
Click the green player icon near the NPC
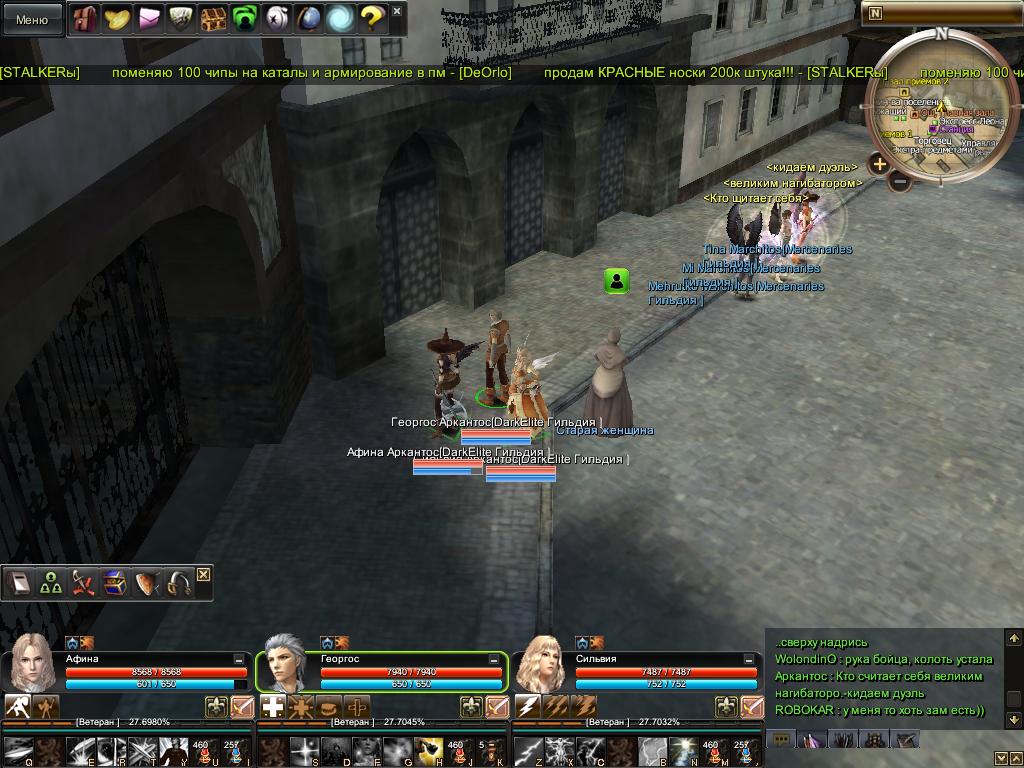[x=617, y=282]
